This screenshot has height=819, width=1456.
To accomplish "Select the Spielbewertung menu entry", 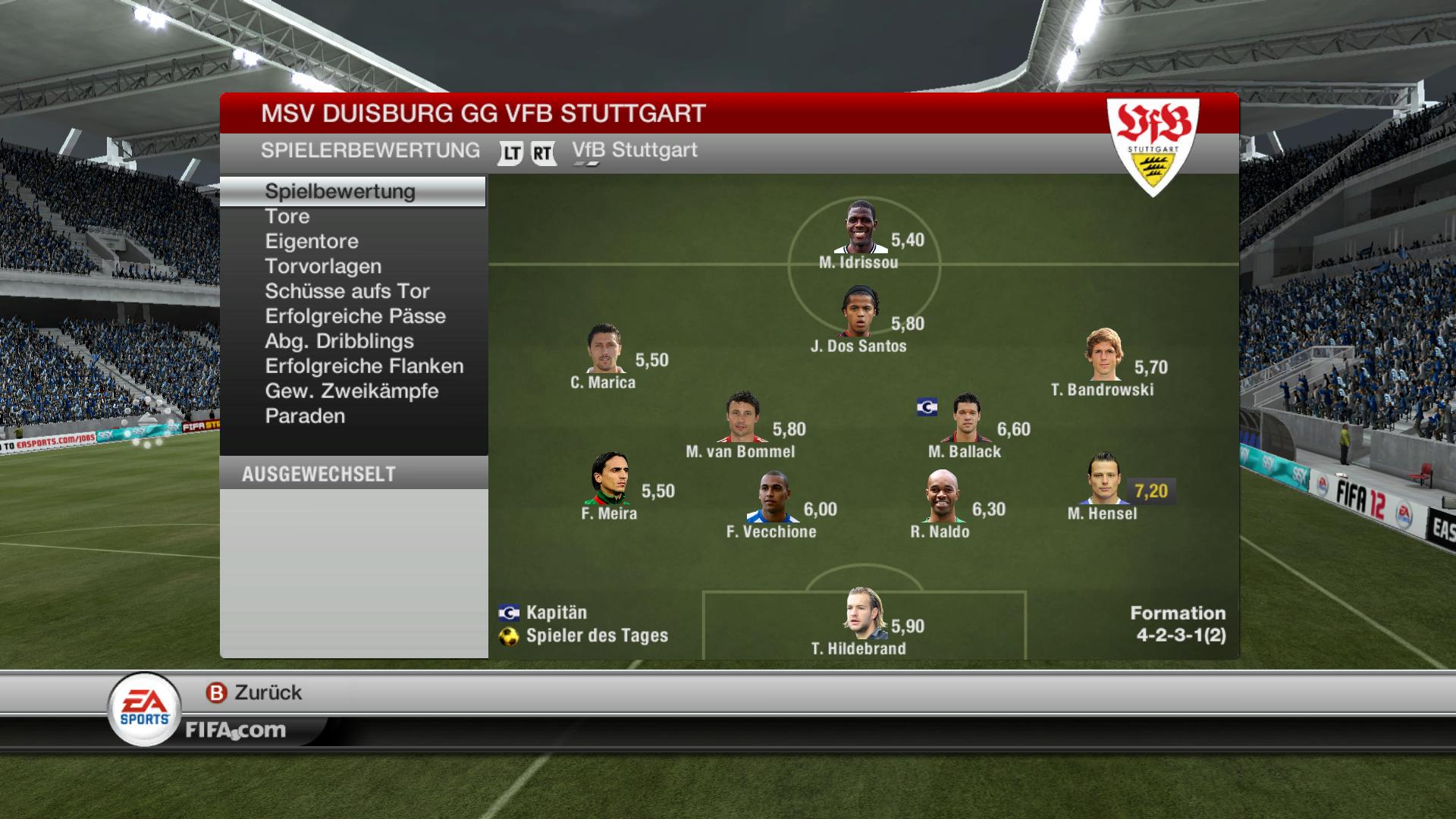I will pyautogui.click(x=340, y=191).
